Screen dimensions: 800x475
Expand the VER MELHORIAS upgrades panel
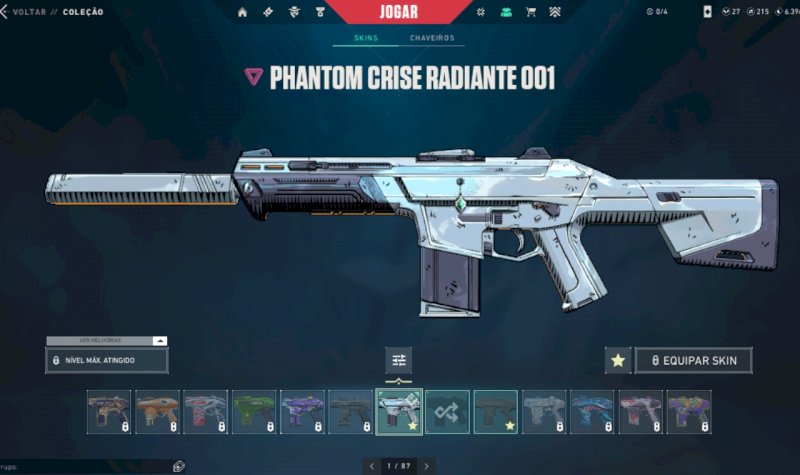pos(106,341)
